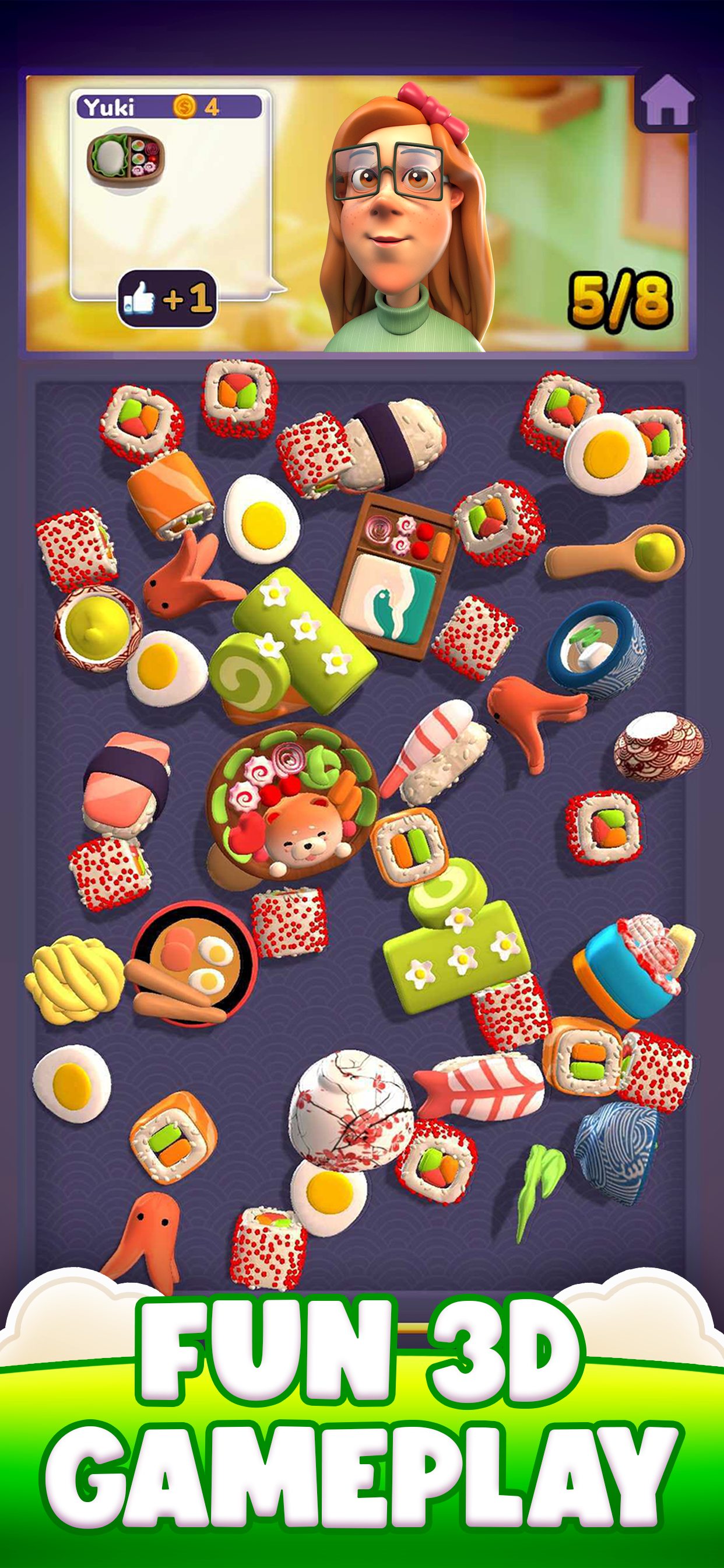Tap the bento icon in Yuki's order card
The image size is (724, 1568).
pyautogui.click(x=126, y=160)
